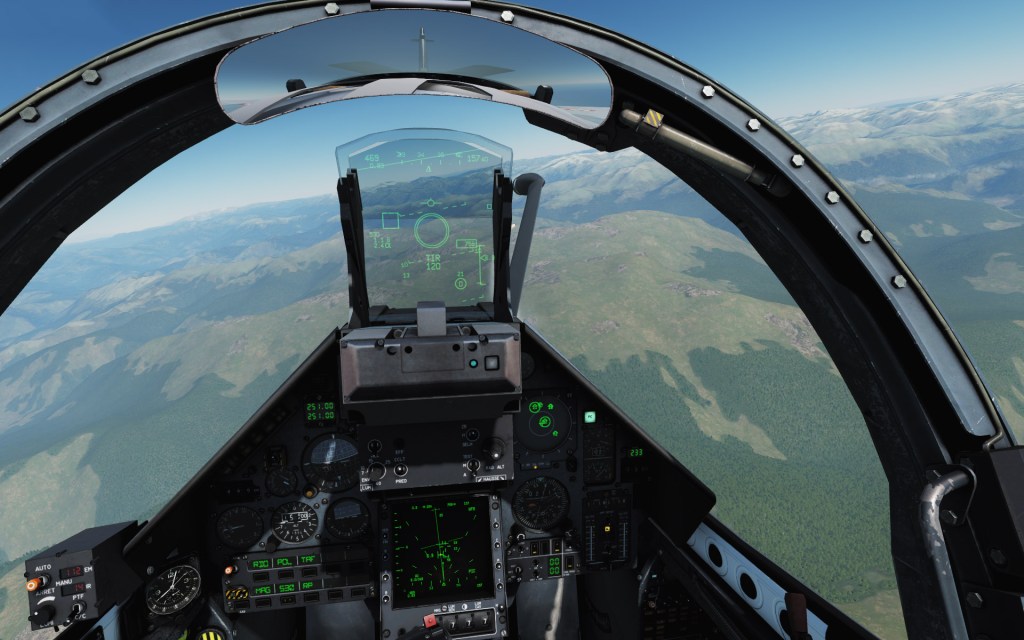1024x640 pixels.
Task: Select the POL button on the weapons panel
Action: pos(283,562)
